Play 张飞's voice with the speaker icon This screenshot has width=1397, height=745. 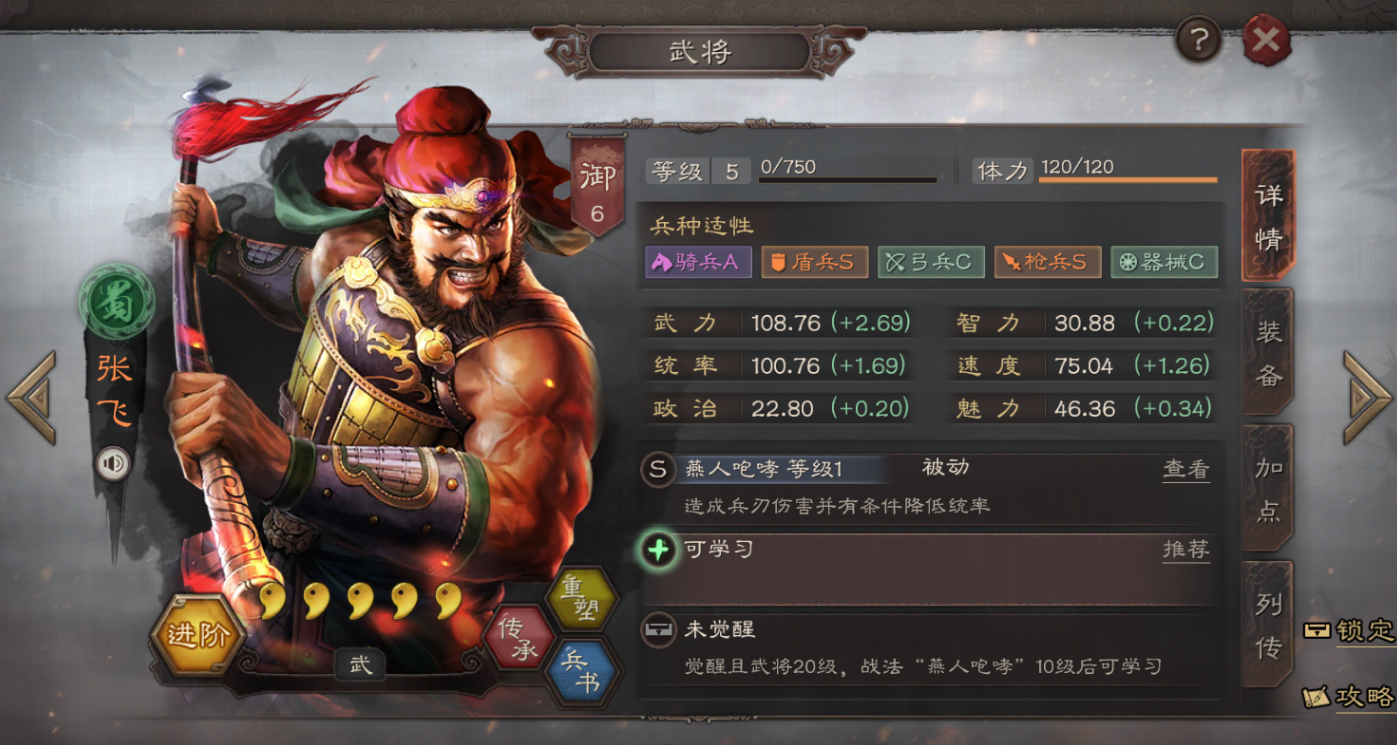pyautogui.click(x=113, y=462)
